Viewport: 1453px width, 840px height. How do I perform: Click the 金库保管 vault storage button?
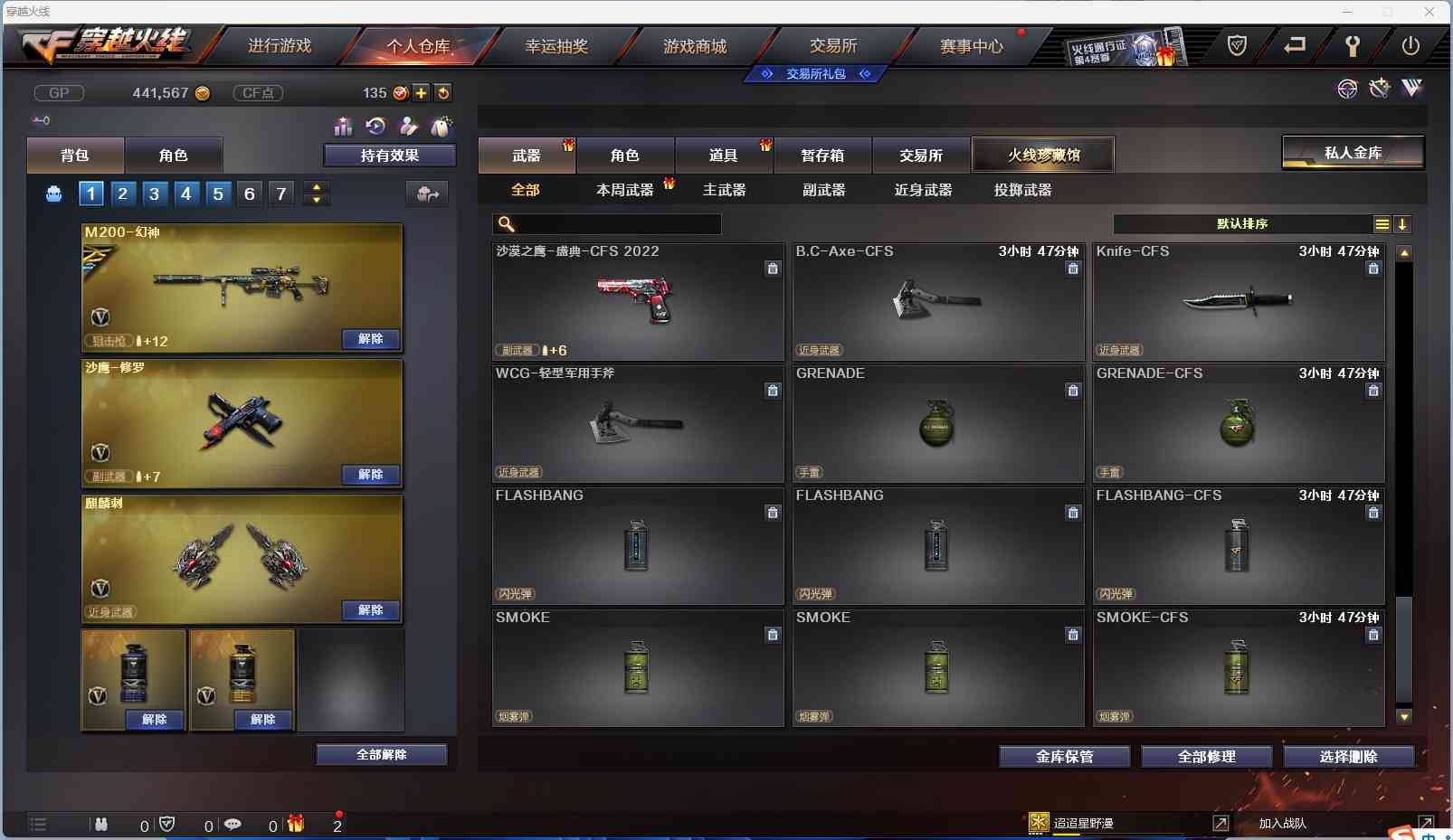(x=1064, y=757)
